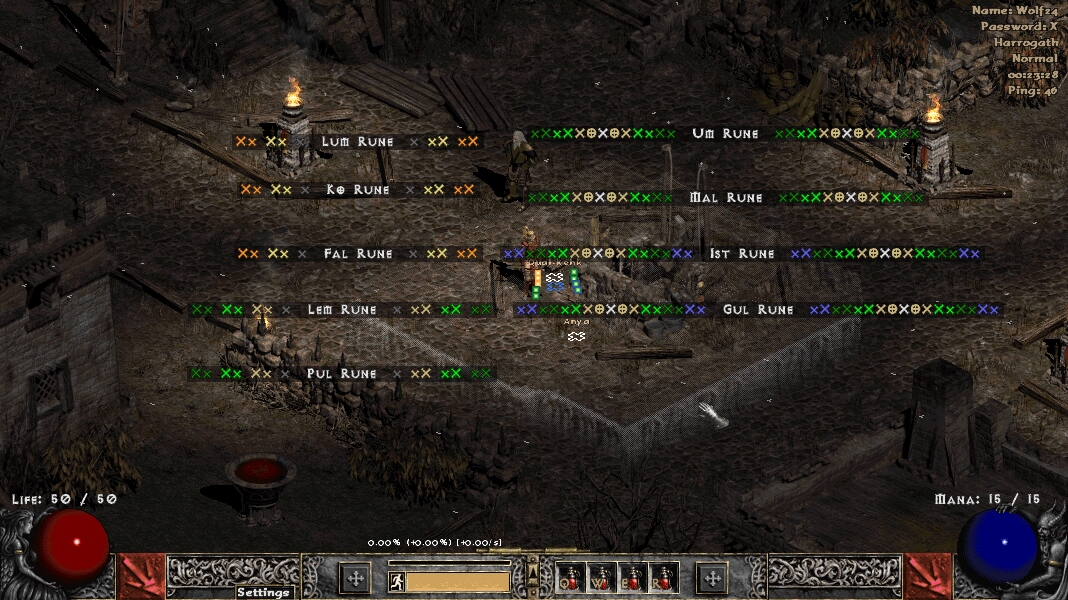Toggle the run/walk running man icon

point(396,580)
